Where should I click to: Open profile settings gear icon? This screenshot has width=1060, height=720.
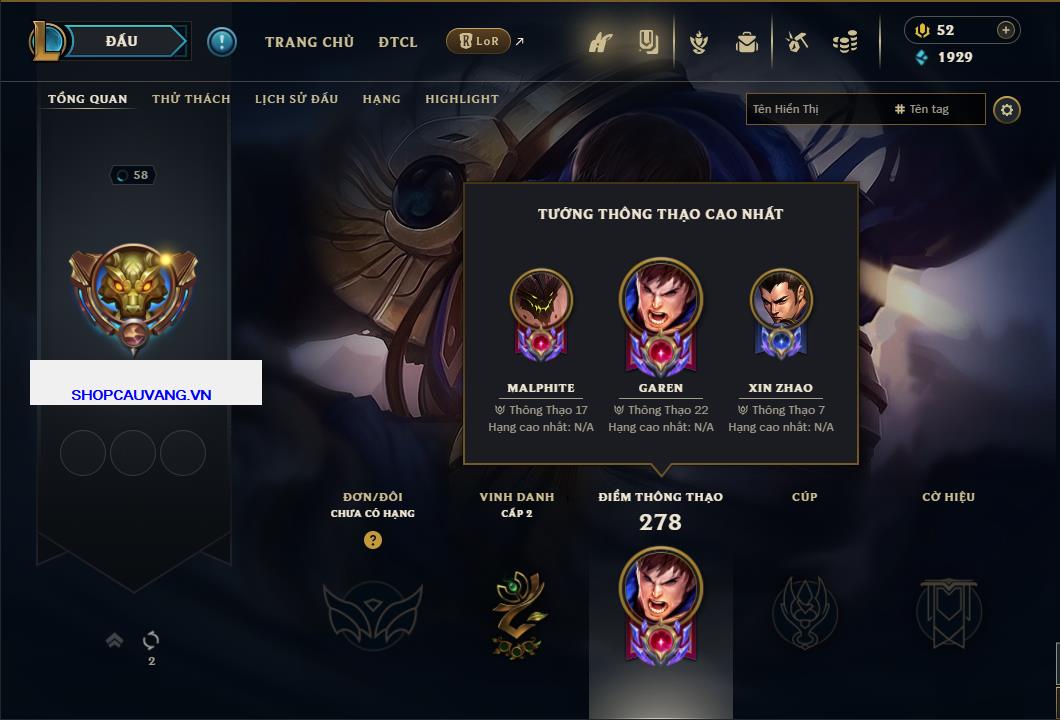tap(1007, 109)
